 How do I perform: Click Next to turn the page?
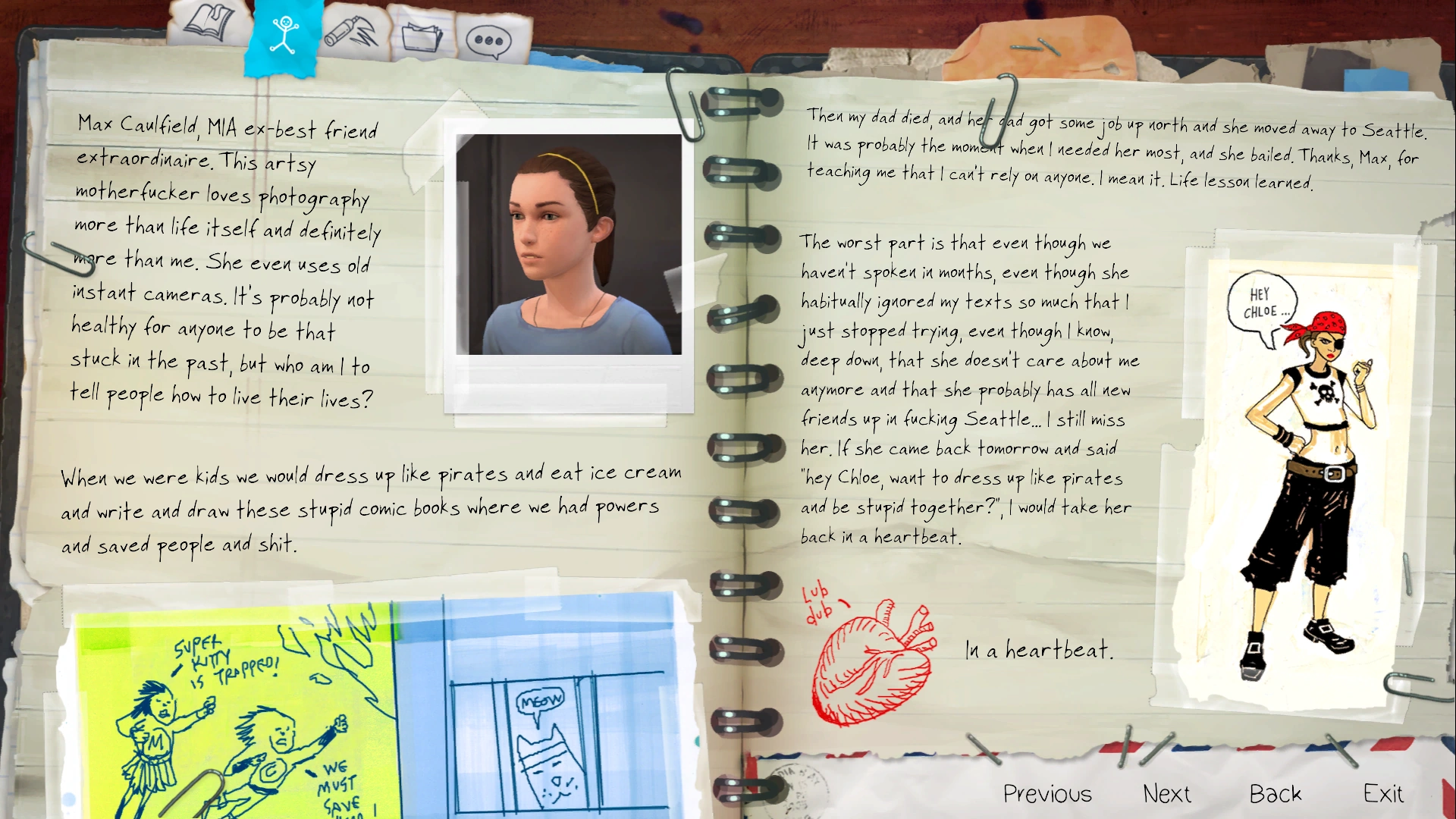1167,793
